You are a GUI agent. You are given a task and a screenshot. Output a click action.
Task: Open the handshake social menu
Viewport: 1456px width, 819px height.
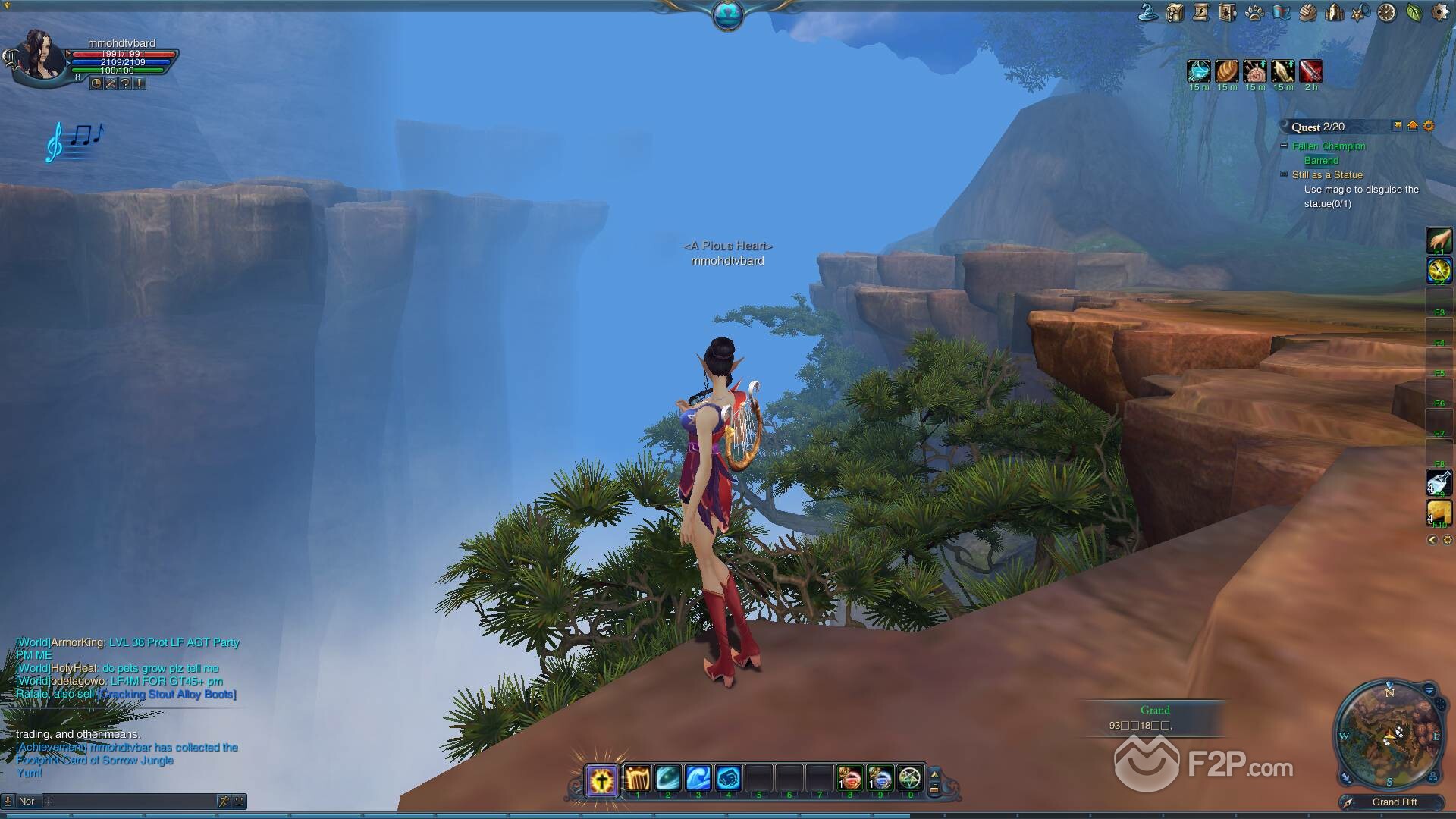pos(1307,12)
